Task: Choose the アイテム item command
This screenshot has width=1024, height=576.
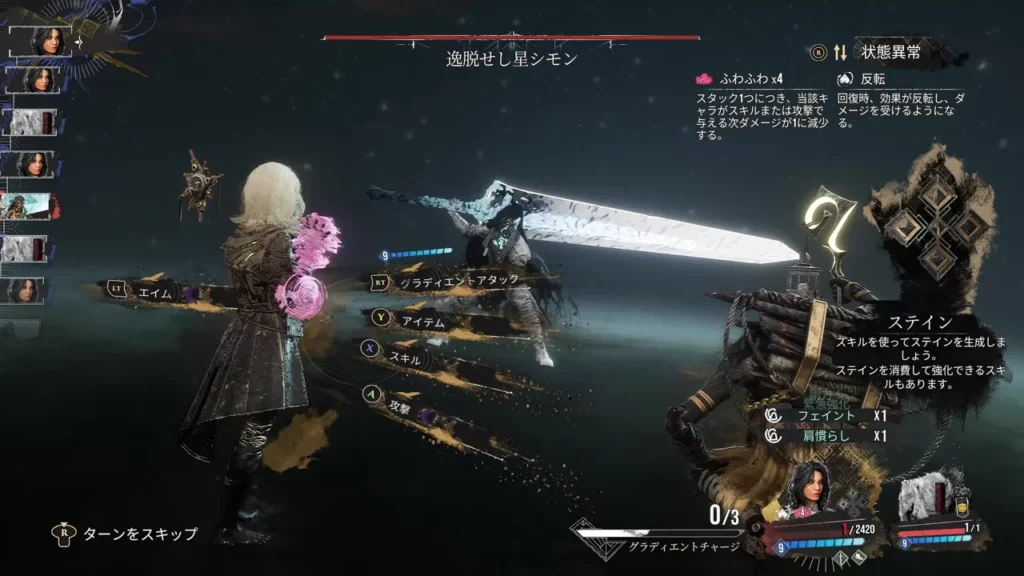Action: pyautogui.click(x=420, y=319)
